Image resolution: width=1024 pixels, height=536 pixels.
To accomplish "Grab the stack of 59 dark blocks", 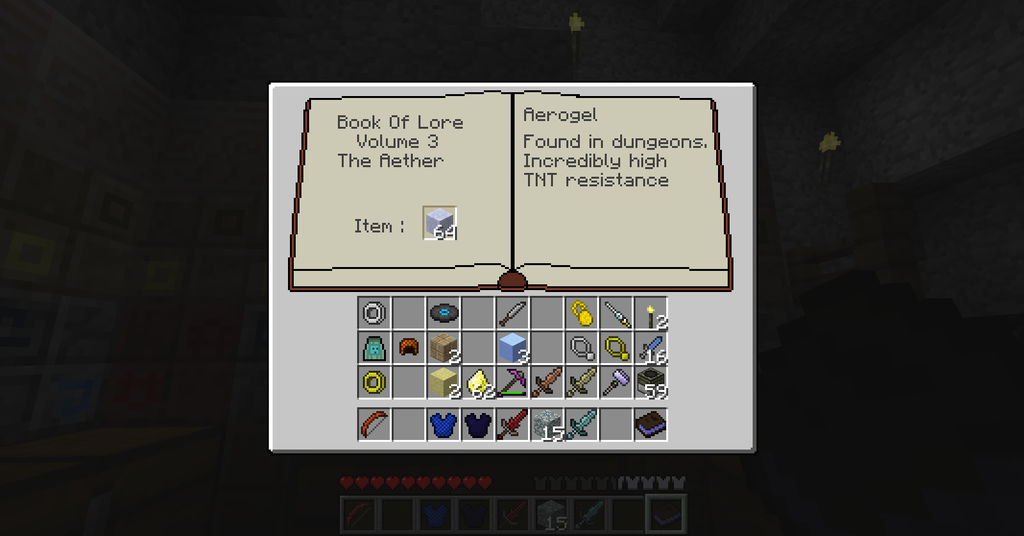I will coord(652,381).
